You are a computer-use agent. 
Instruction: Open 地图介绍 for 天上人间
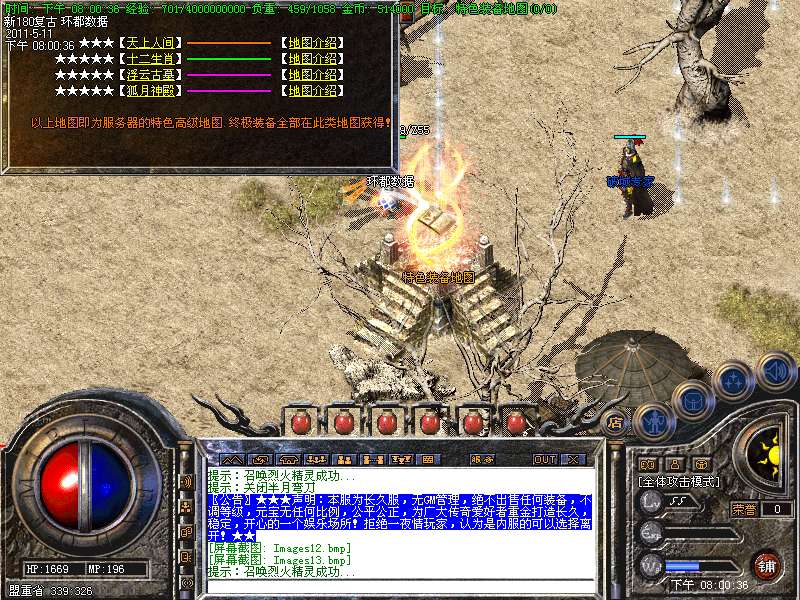[x=312, y=43]
